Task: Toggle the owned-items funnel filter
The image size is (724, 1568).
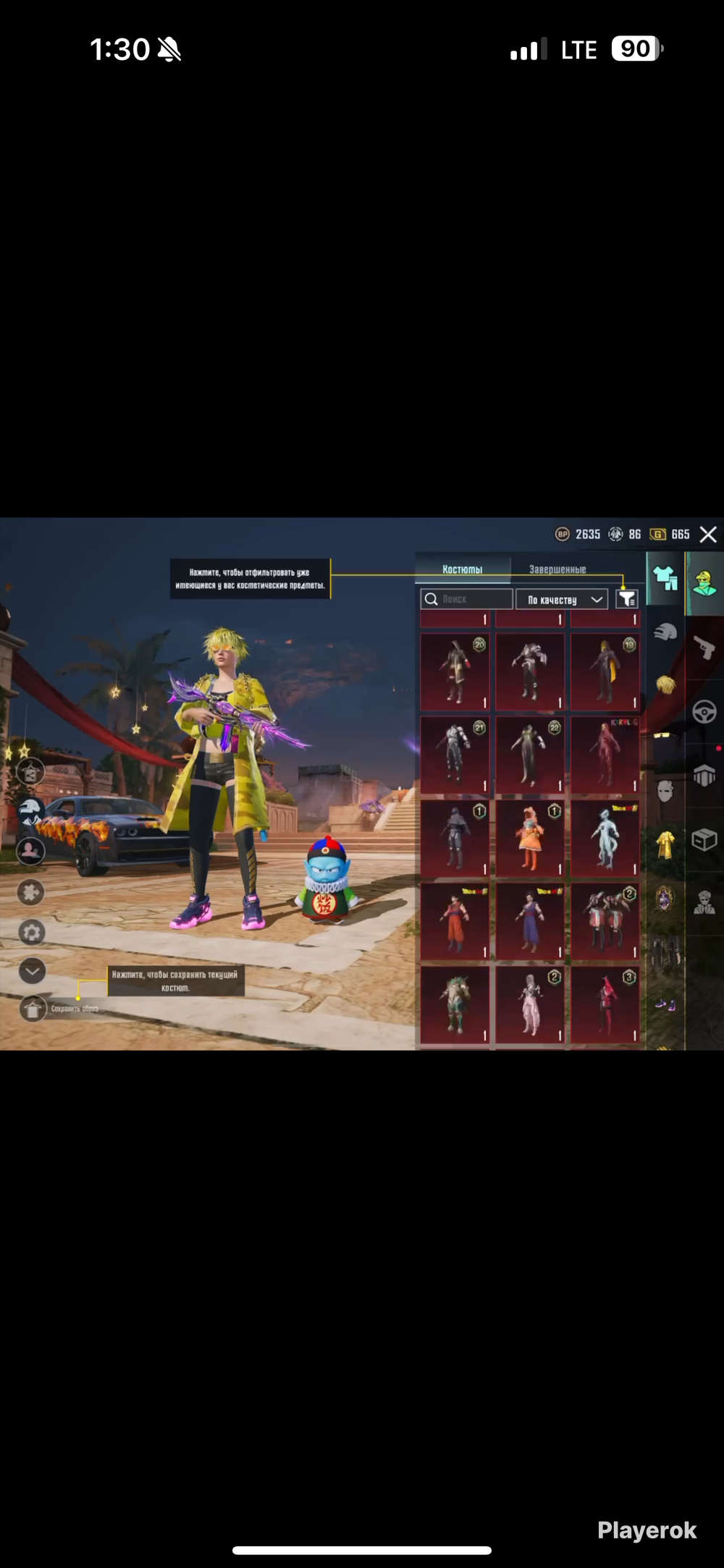Action: tap(626, 599)
